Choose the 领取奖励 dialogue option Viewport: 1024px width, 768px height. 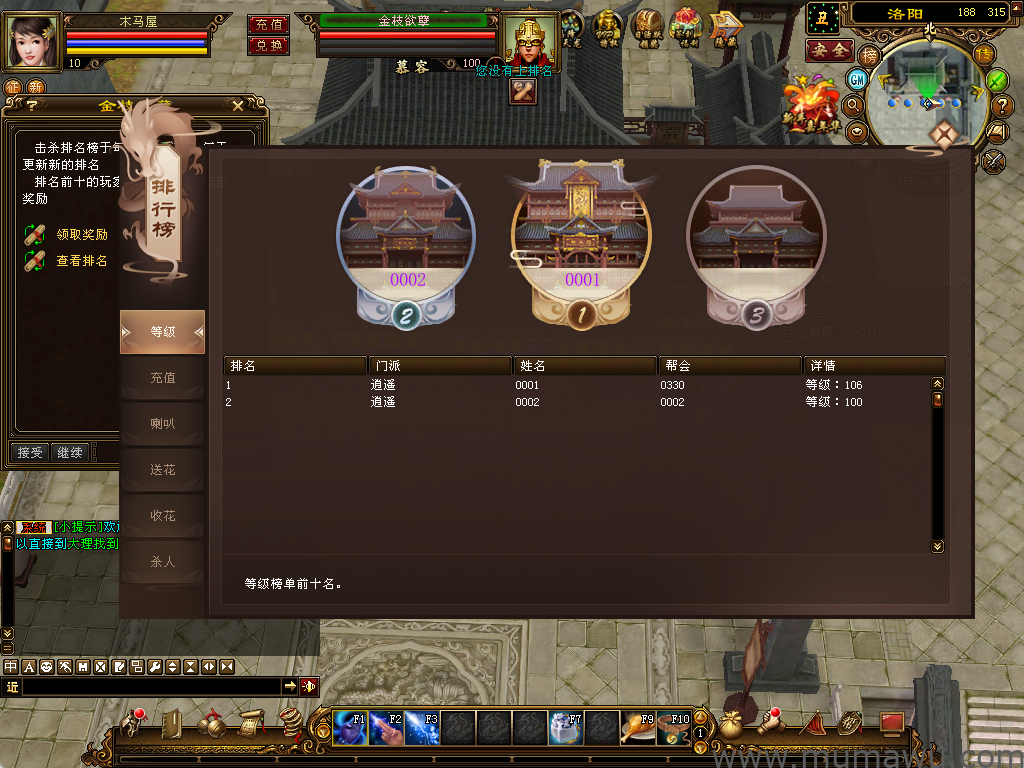pos(81,235)
